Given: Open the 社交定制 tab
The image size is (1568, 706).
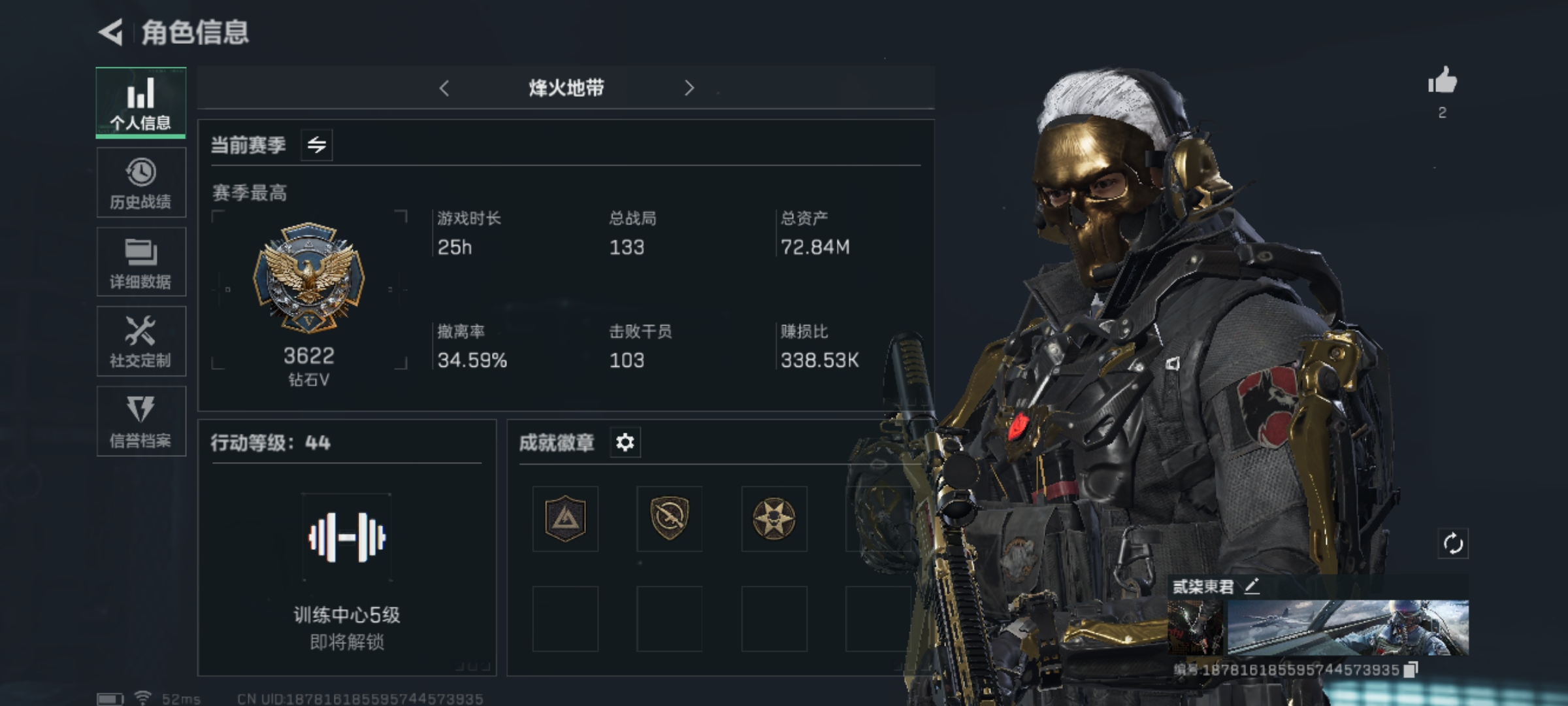Looking at the screenshot, I should click(x=141, y=341).
